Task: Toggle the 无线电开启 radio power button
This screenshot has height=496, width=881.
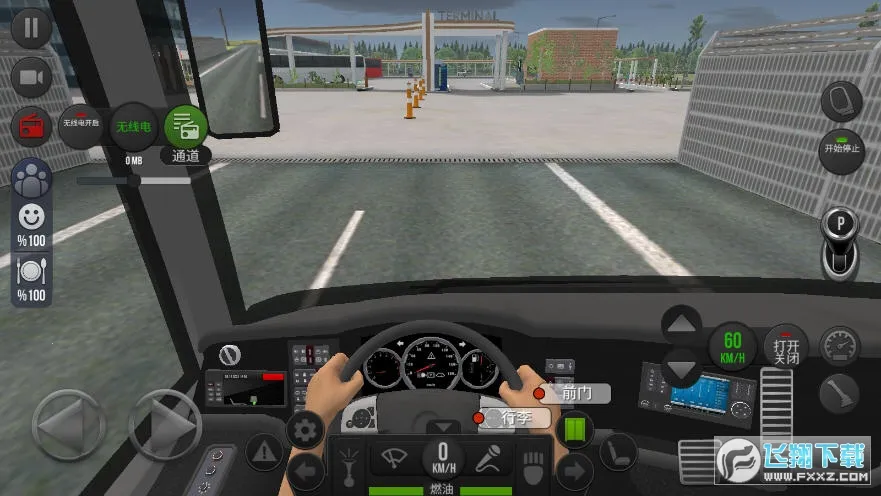Action: click(83, 127)
